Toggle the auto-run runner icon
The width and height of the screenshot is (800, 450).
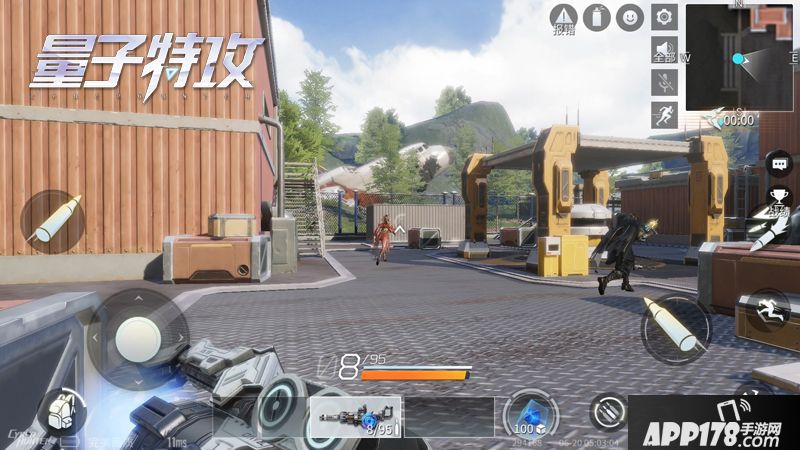pyautogui.click(x=664, y=114)
